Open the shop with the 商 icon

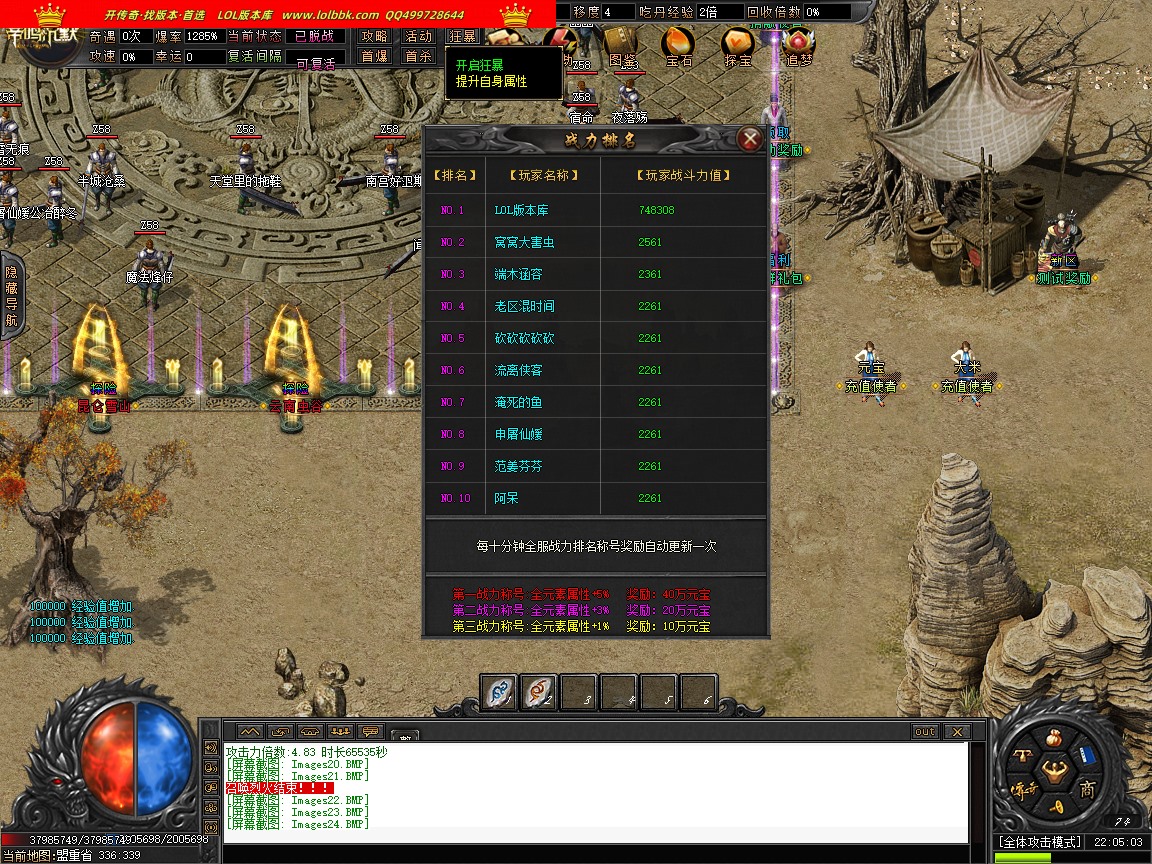(1086, 789)
